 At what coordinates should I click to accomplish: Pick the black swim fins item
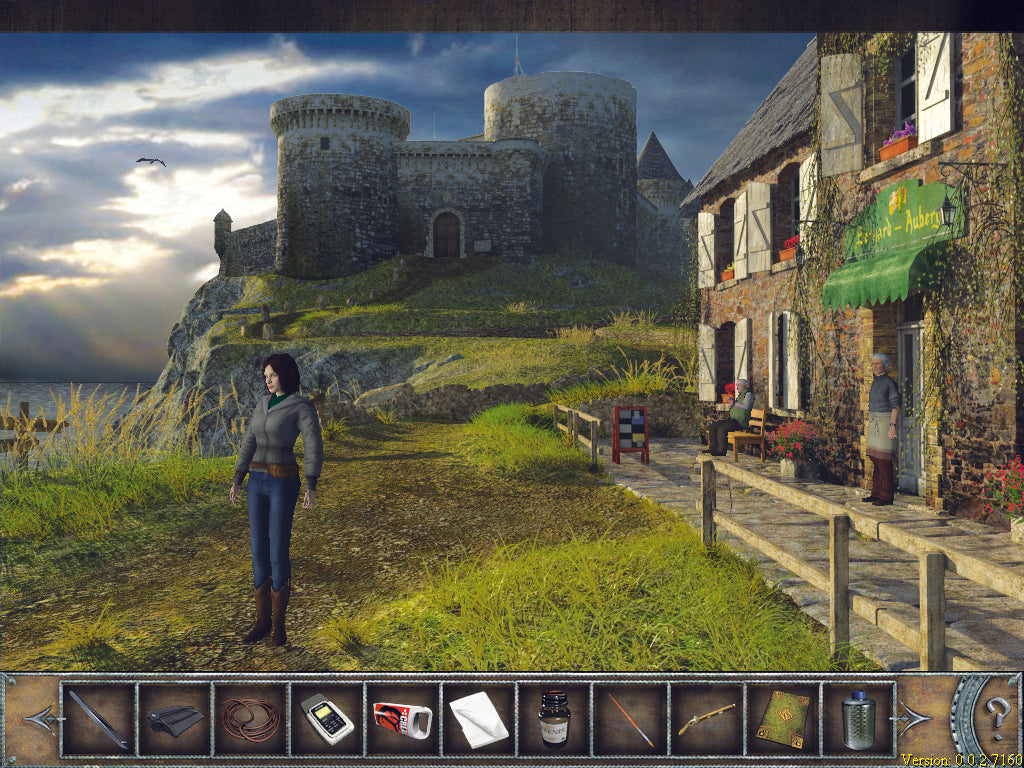[x=174, y=719]
